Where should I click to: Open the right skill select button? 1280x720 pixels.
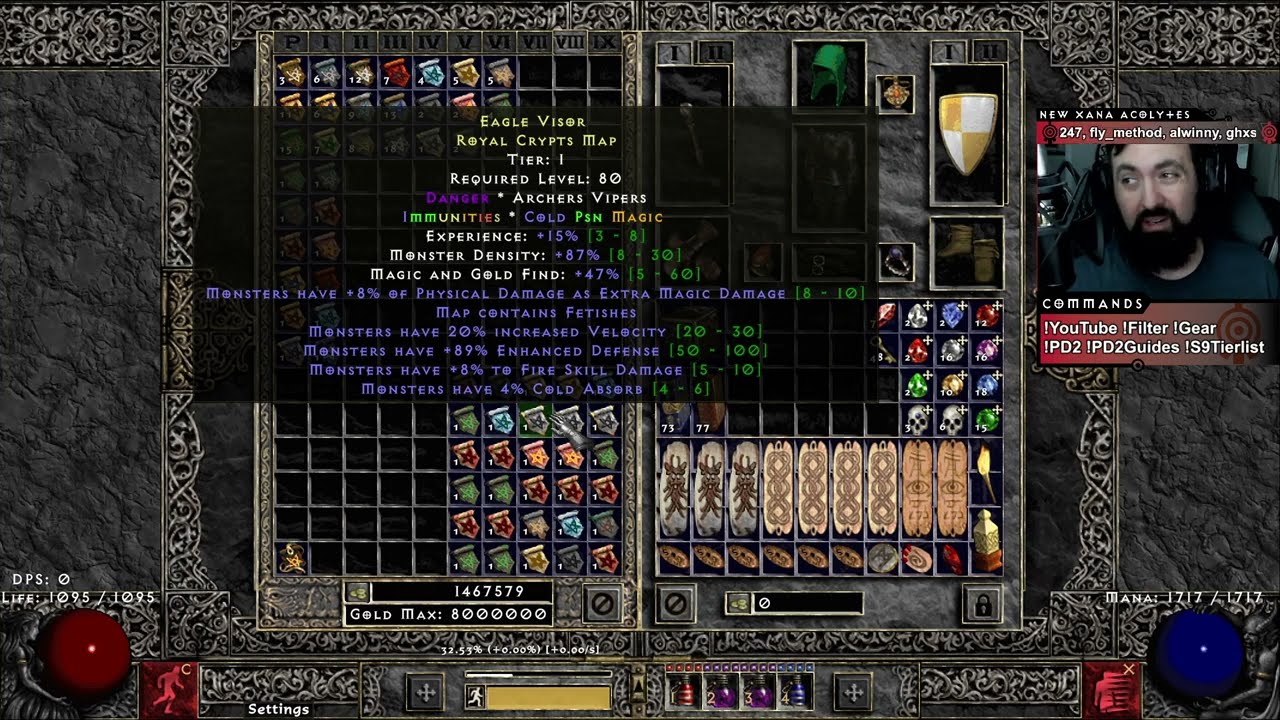853,692
